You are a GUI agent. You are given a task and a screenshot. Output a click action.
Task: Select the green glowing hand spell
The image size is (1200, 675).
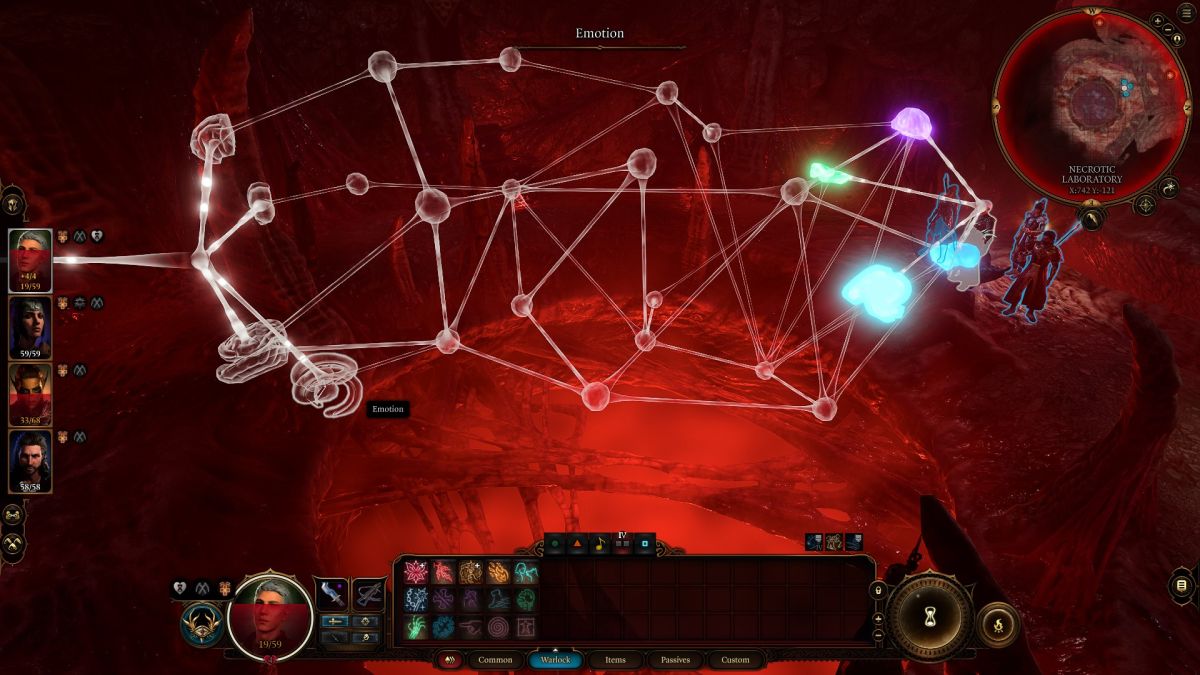click(416, 627)
